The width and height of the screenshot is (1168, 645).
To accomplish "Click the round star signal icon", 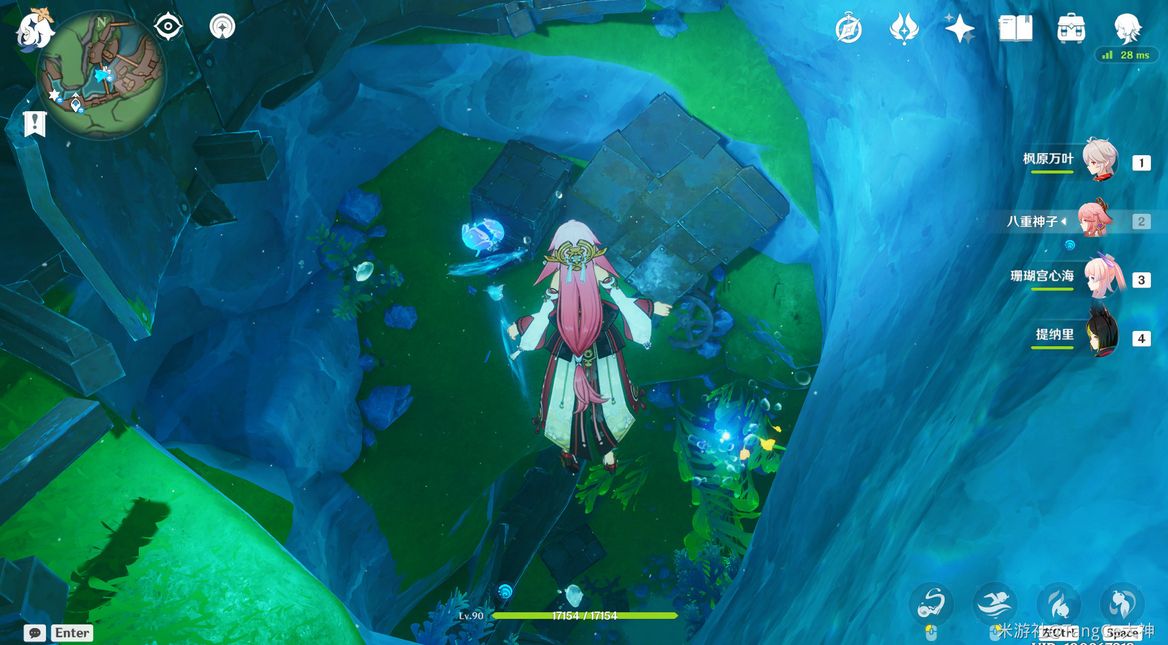I will pos(222,26).
